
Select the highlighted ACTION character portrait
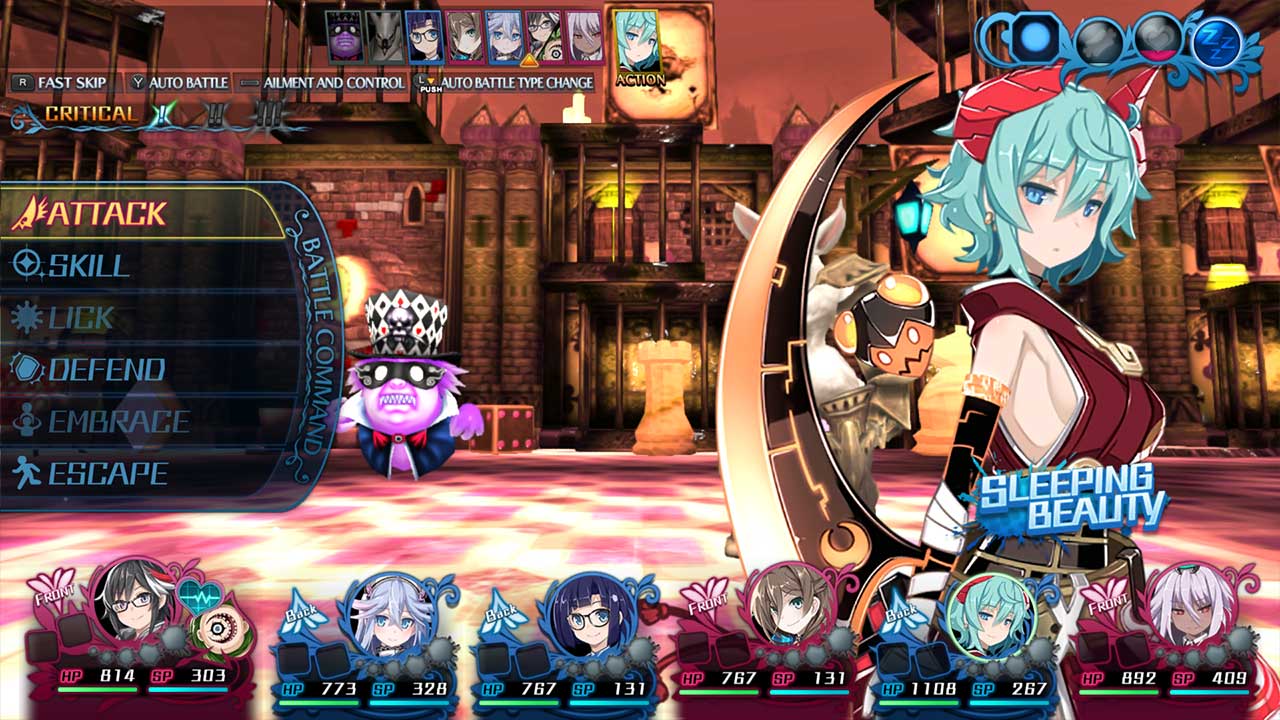[637, 42]
